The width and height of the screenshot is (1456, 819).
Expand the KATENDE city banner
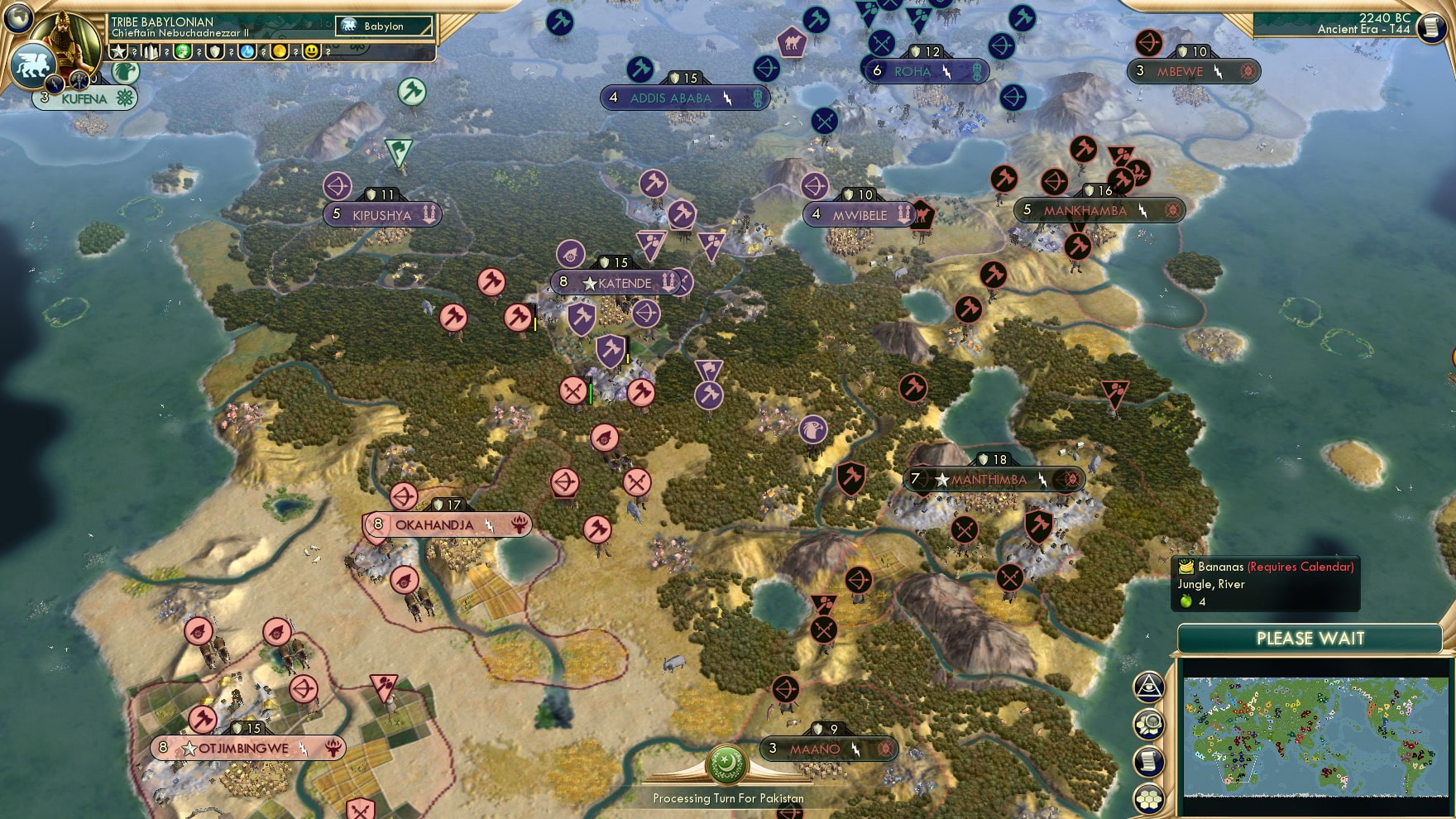point(617,282)
